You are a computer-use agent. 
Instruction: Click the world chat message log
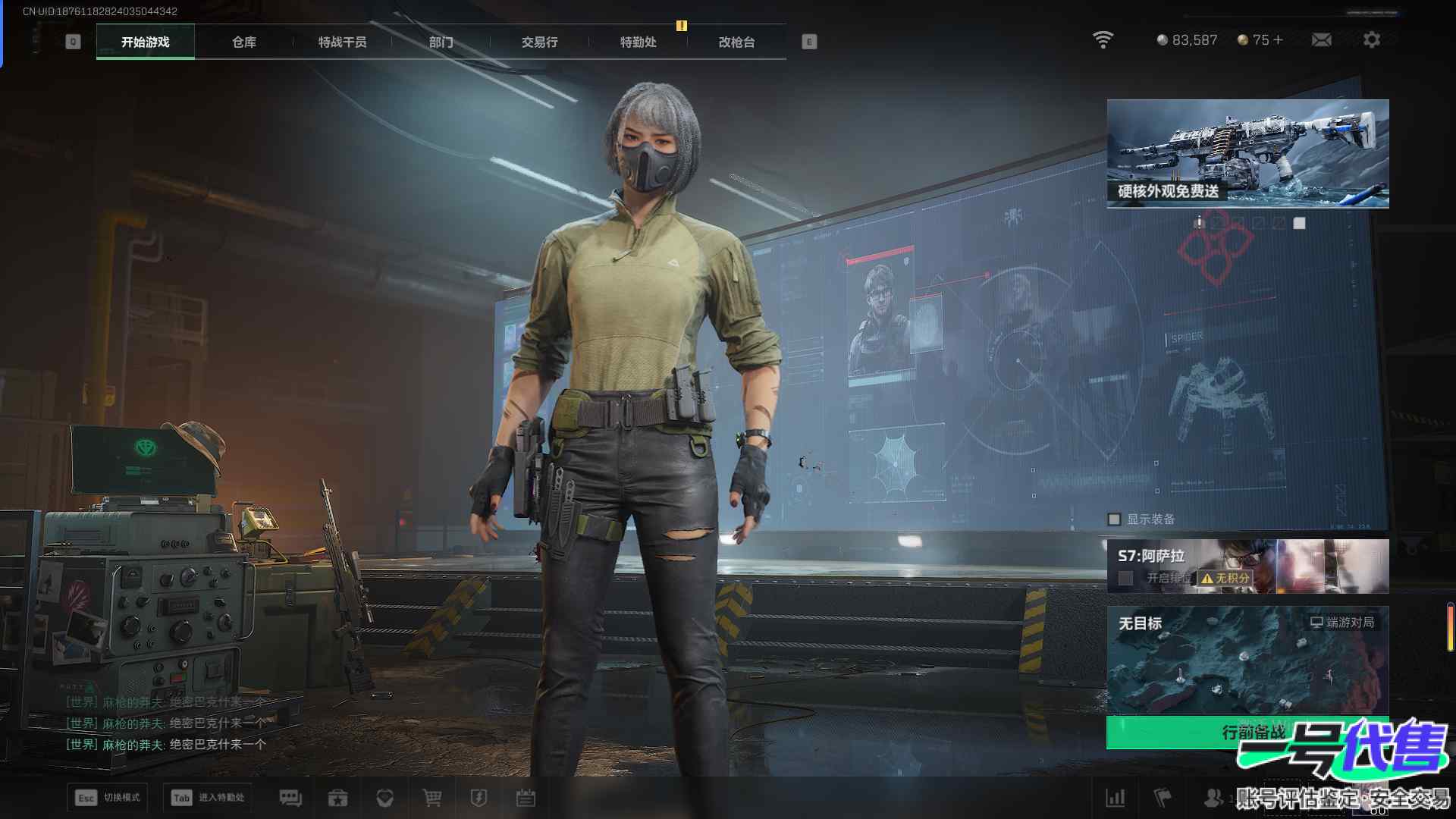point(167,723)
